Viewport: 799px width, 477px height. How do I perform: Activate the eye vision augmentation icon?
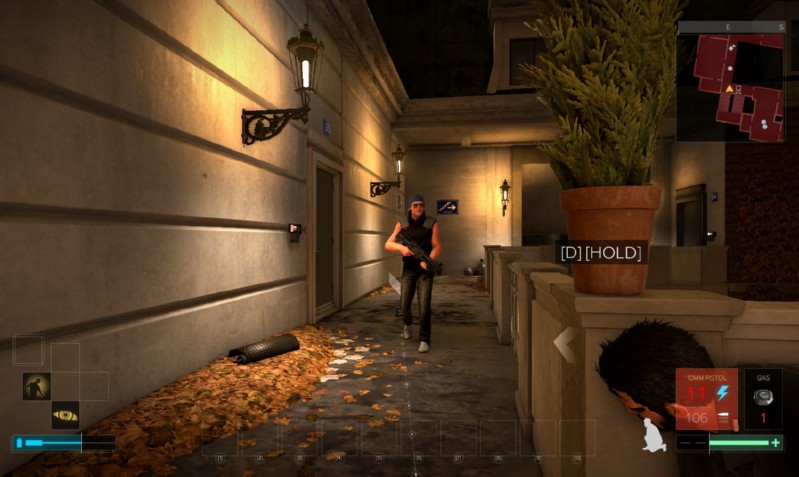(x=65, y=415)
